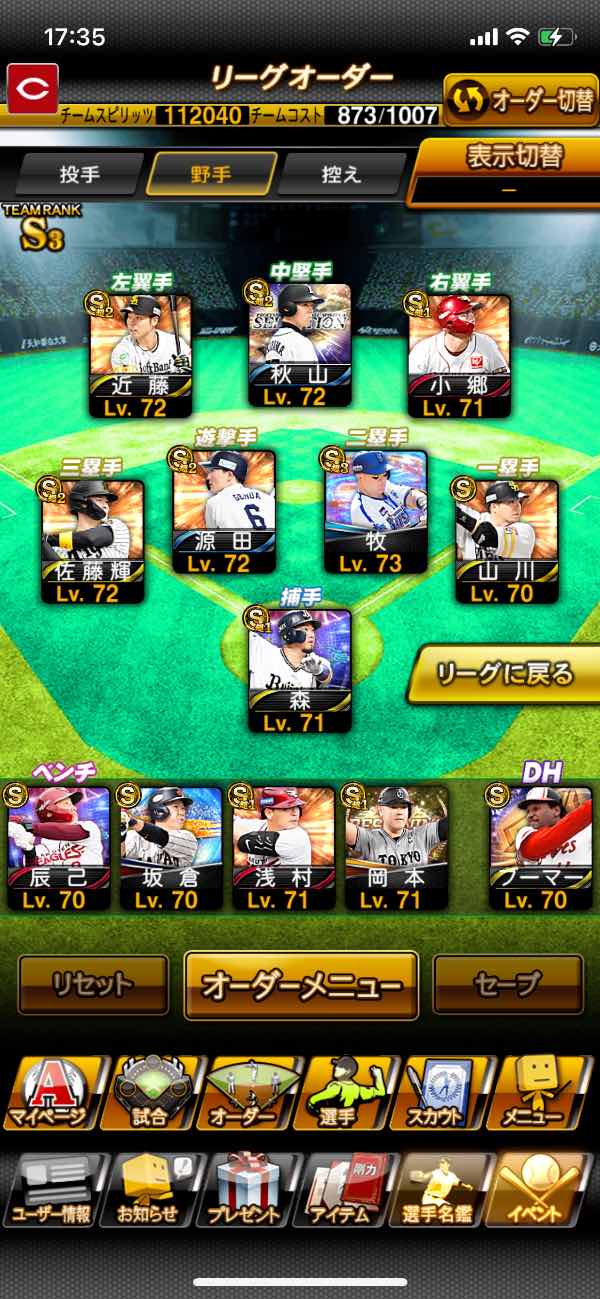
Task: Save the order with セーブ
Action: [507, 984]
